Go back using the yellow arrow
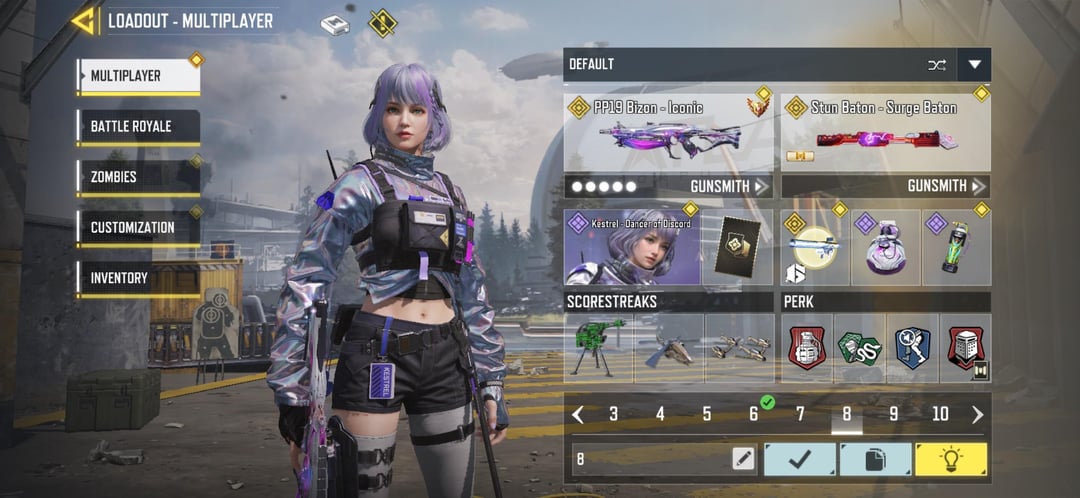This screenshot has height=498, width=1080. tap(83, 21)
